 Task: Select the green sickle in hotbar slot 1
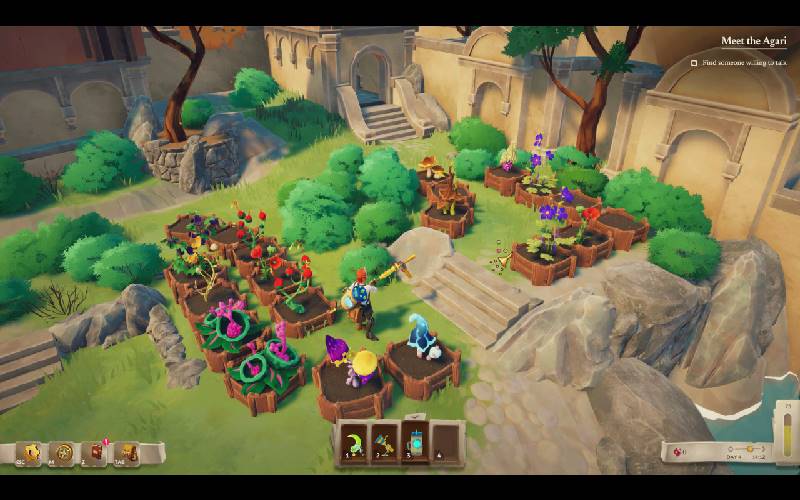point(352,440)
